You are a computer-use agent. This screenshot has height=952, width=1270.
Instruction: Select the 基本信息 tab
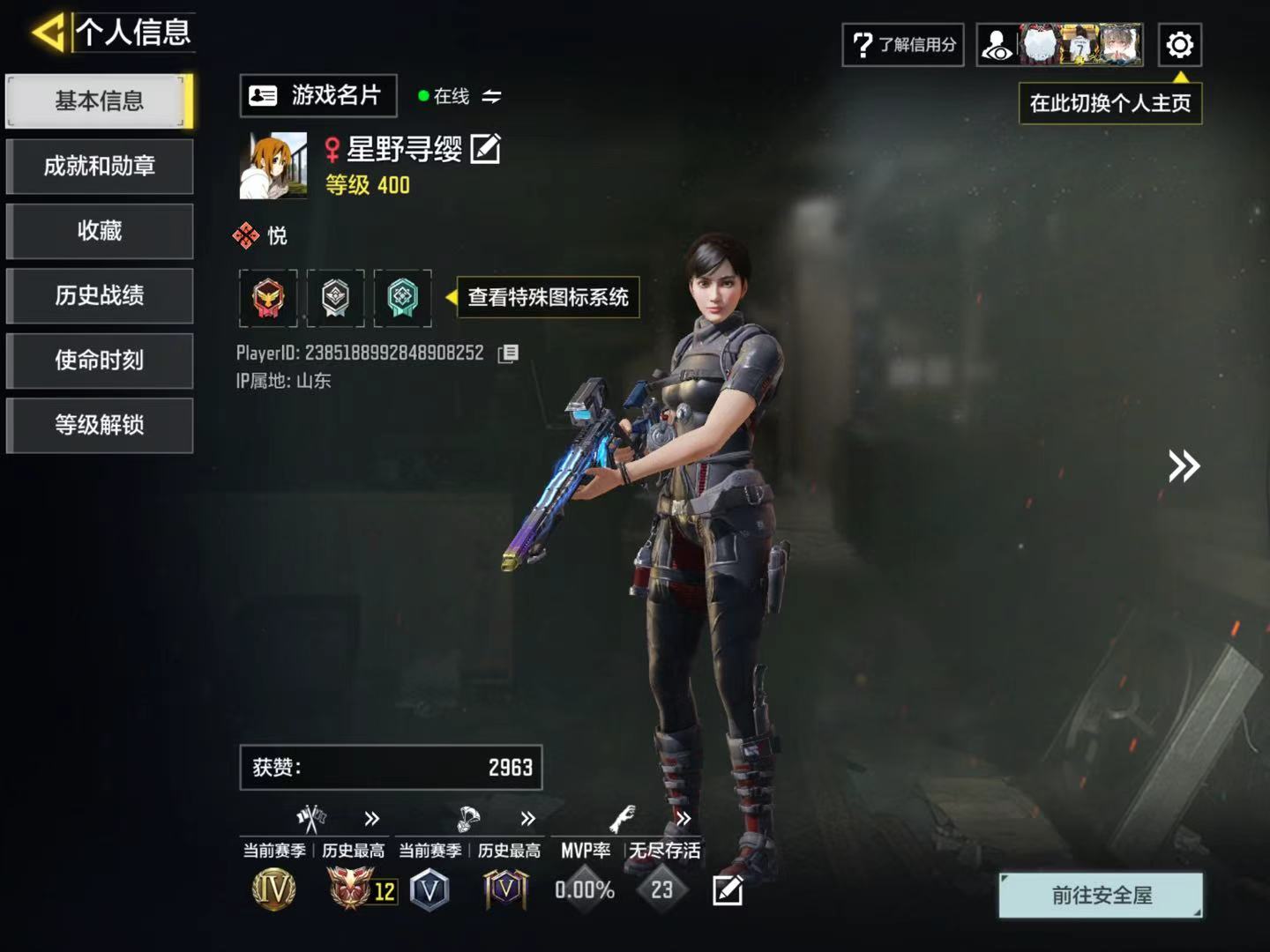coord(100,101)
